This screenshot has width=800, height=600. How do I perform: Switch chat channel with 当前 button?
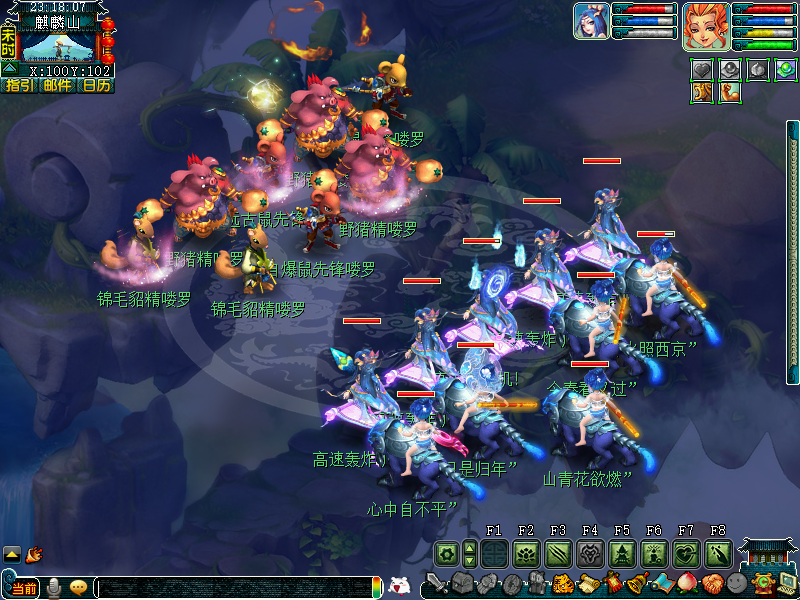pos(24,588)
